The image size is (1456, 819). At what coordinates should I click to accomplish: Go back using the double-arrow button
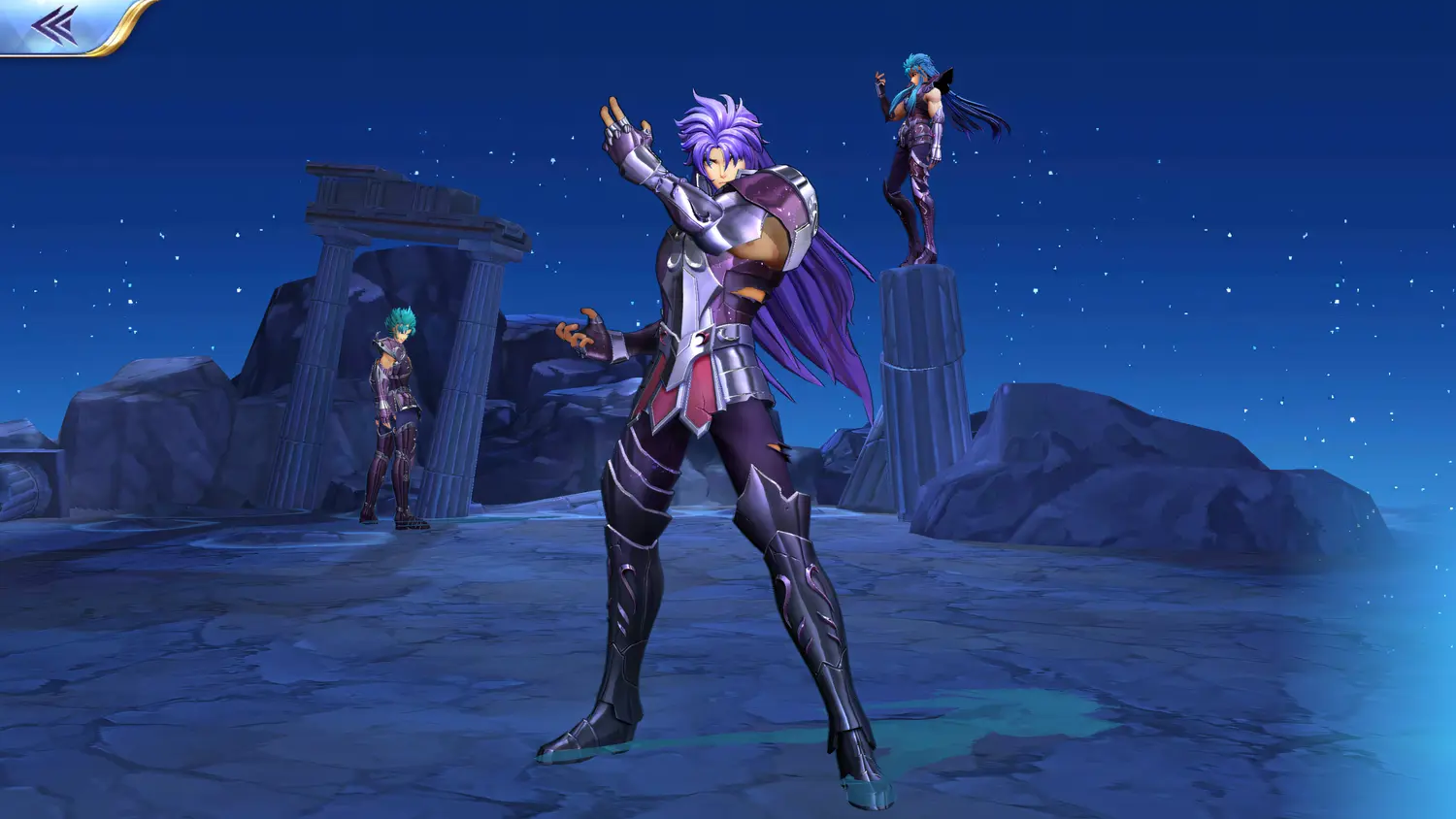[x=55, y=25]
